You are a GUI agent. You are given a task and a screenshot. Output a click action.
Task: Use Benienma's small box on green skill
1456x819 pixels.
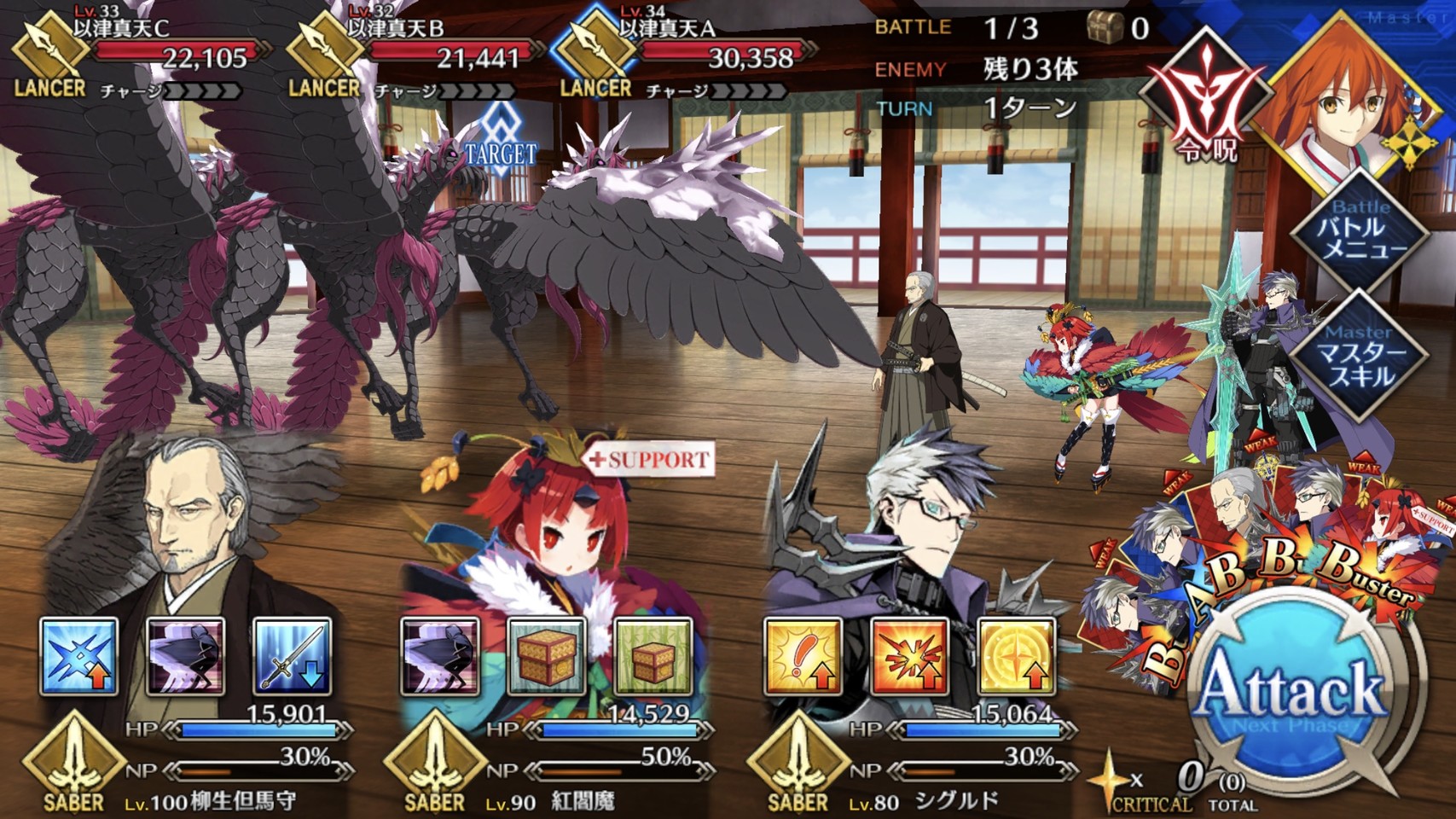pos(653,655)
